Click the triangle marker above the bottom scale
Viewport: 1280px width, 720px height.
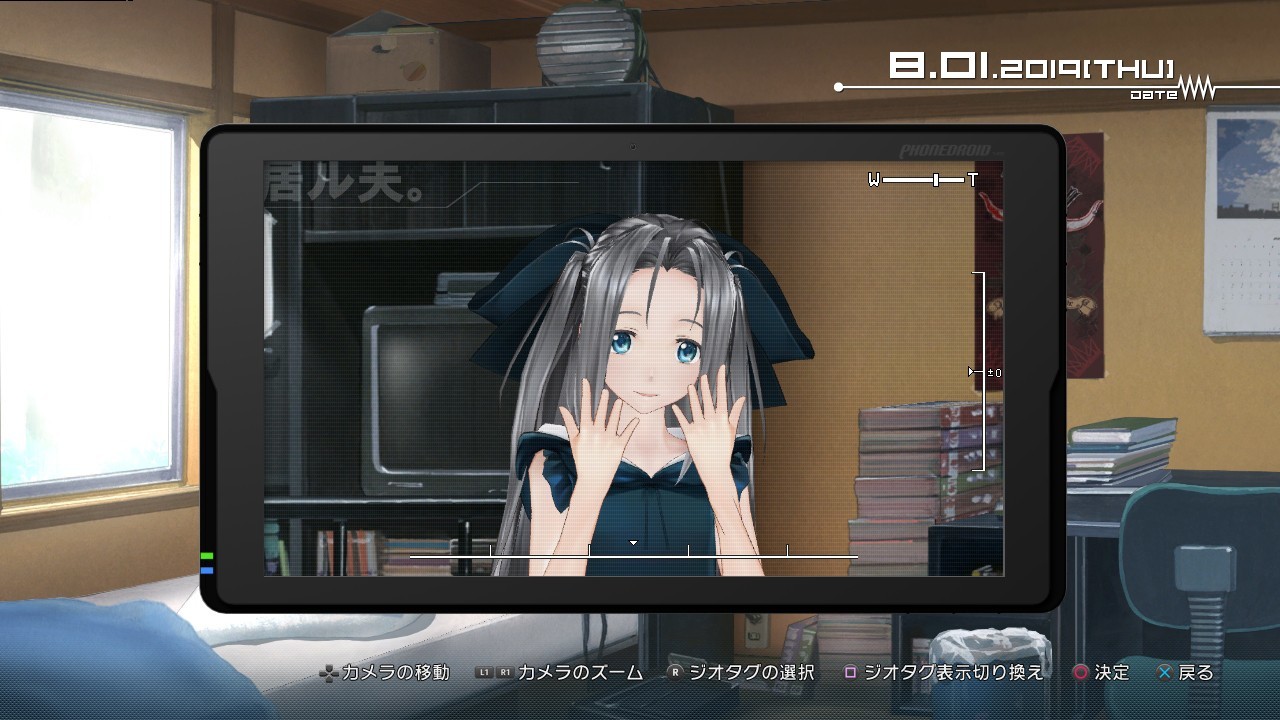[633, 543]
